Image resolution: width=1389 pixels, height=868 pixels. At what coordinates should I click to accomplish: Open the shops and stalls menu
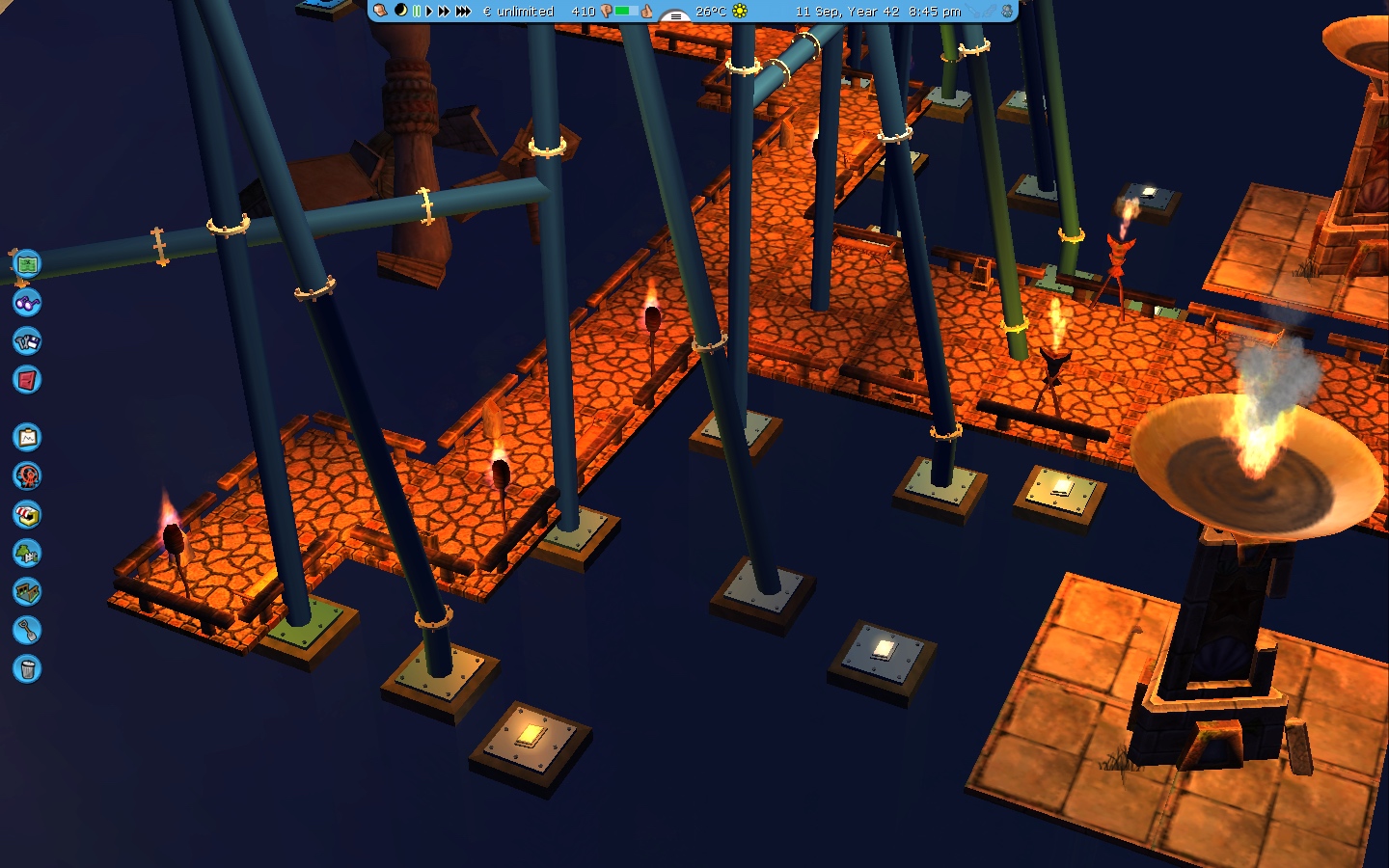point(27,515)
